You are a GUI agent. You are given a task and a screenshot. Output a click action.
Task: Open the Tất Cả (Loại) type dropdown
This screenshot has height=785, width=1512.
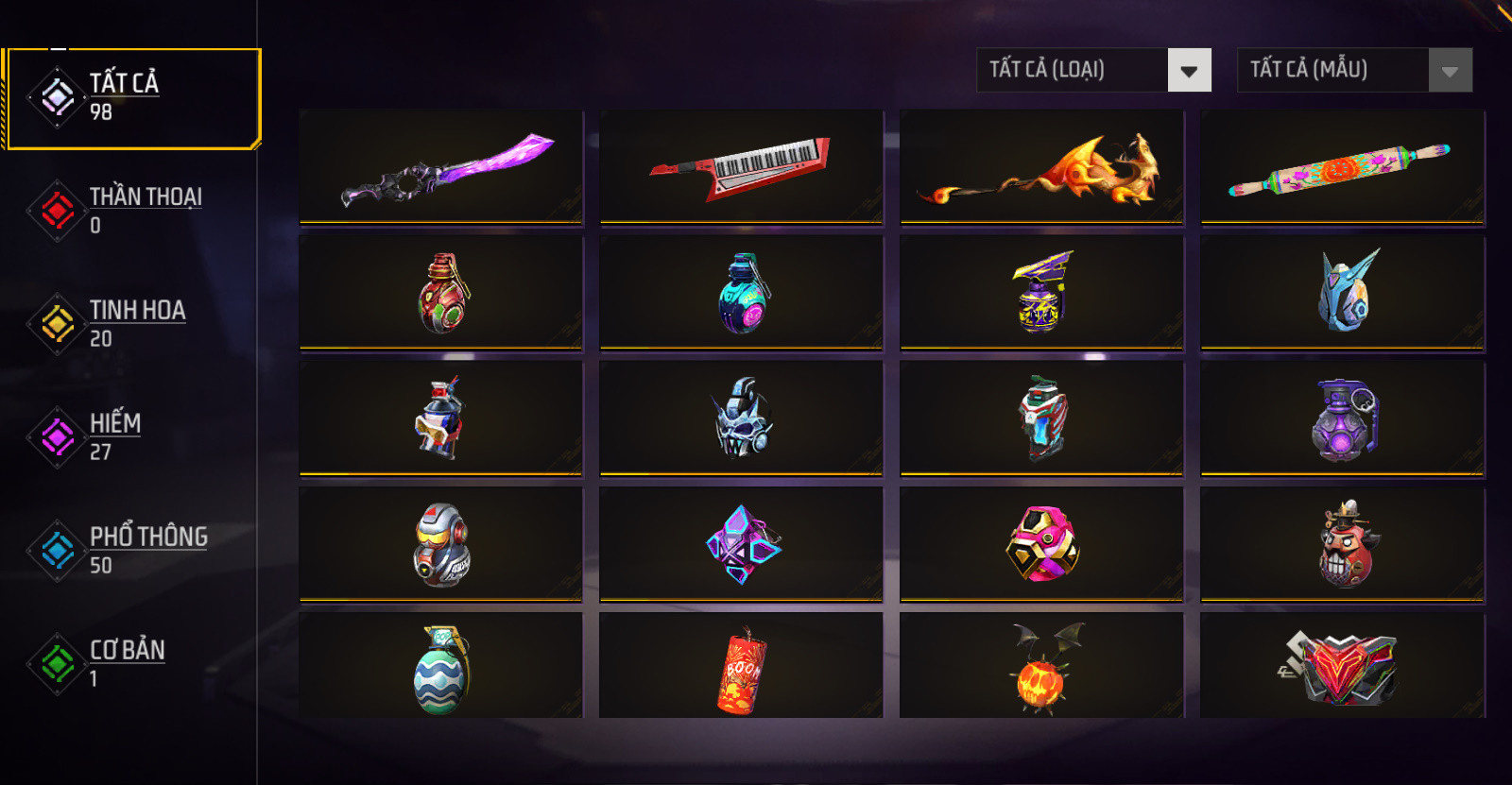tap(1093, 70)
